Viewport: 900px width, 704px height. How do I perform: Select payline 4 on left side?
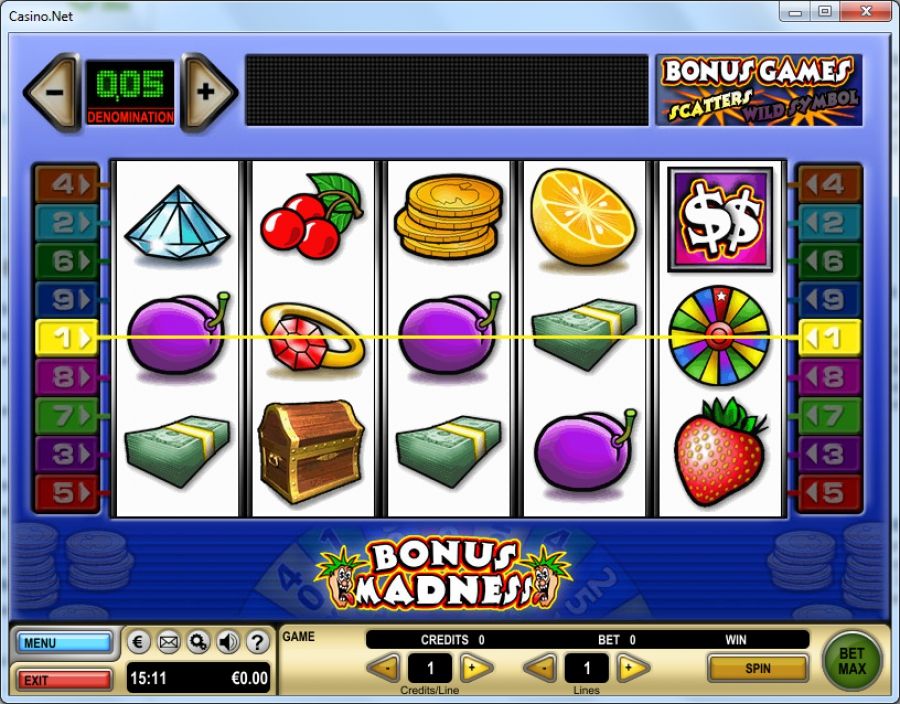tap(66, 185)
